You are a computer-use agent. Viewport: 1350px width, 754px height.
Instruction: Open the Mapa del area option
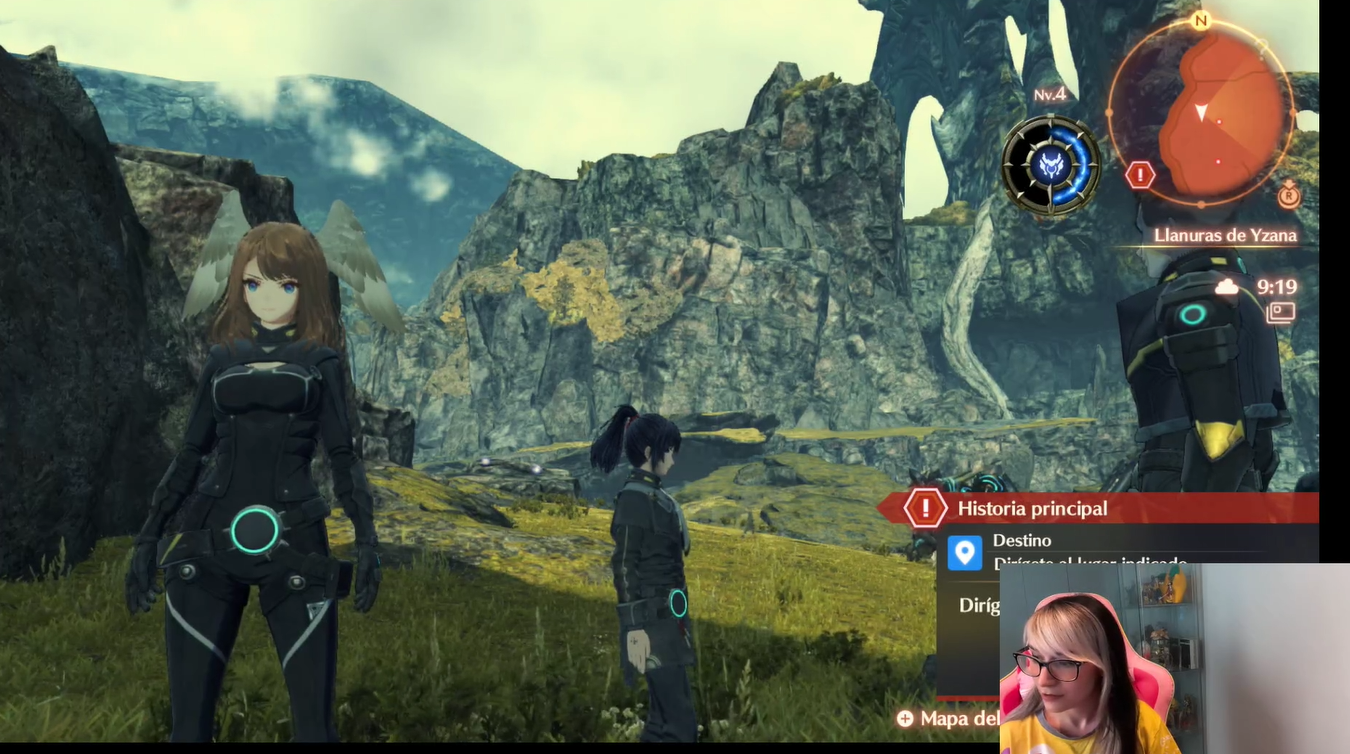[x=950, y=718]
